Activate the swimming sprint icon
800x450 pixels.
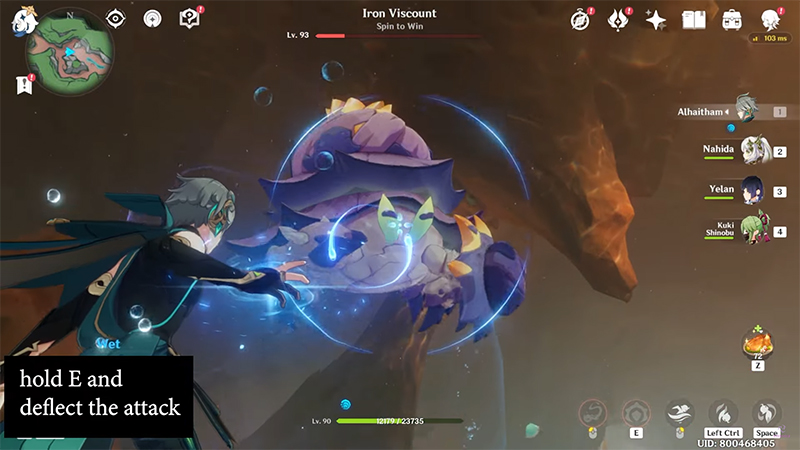pyautogui.click(x=680, y=413)
